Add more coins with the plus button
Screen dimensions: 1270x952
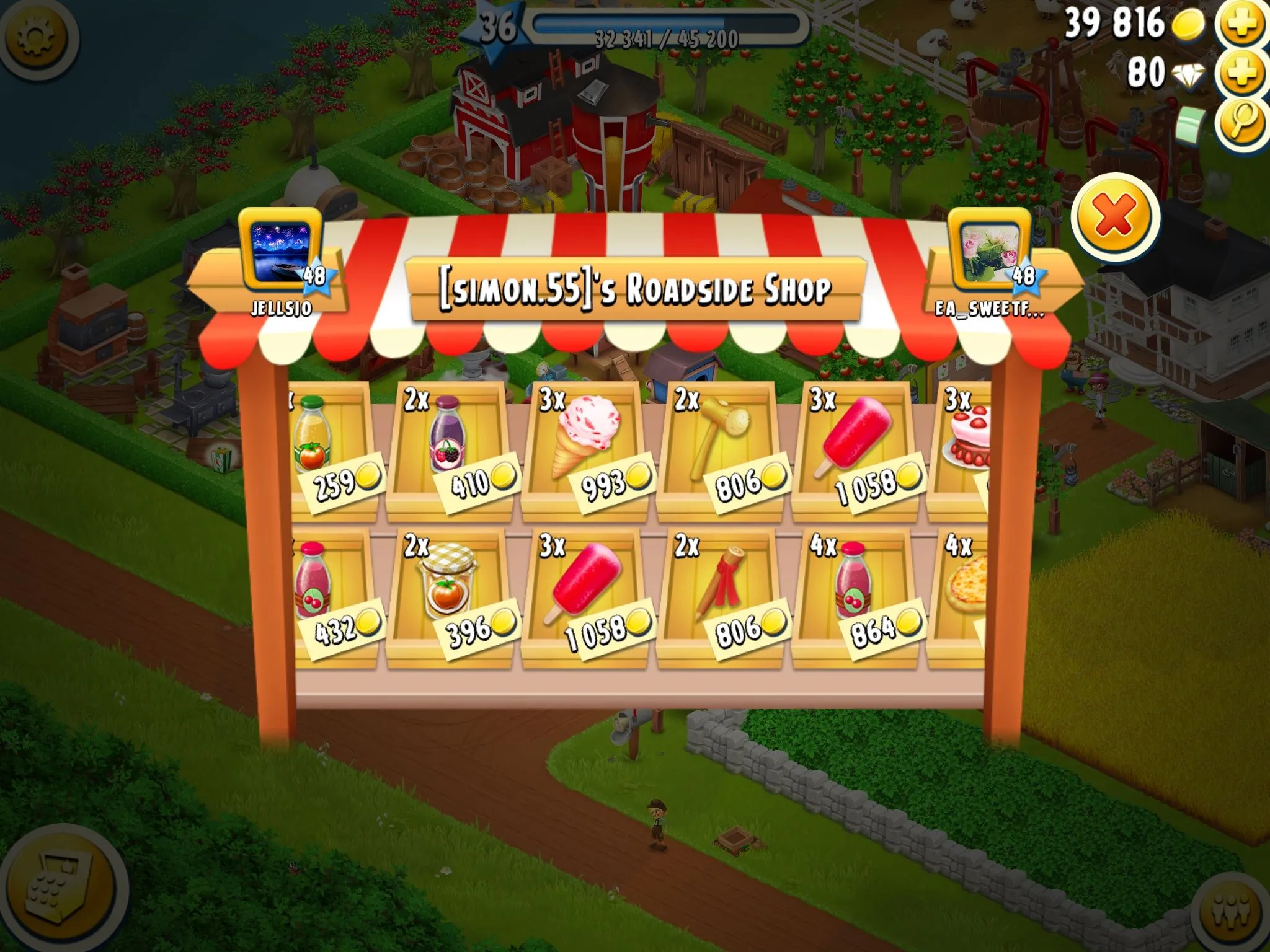pos(1241,25)
